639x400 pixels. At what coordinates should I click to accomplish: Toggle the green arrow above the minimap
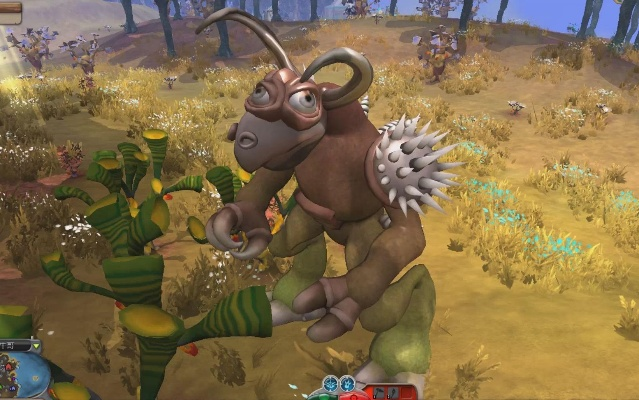[x=36, y=346]
